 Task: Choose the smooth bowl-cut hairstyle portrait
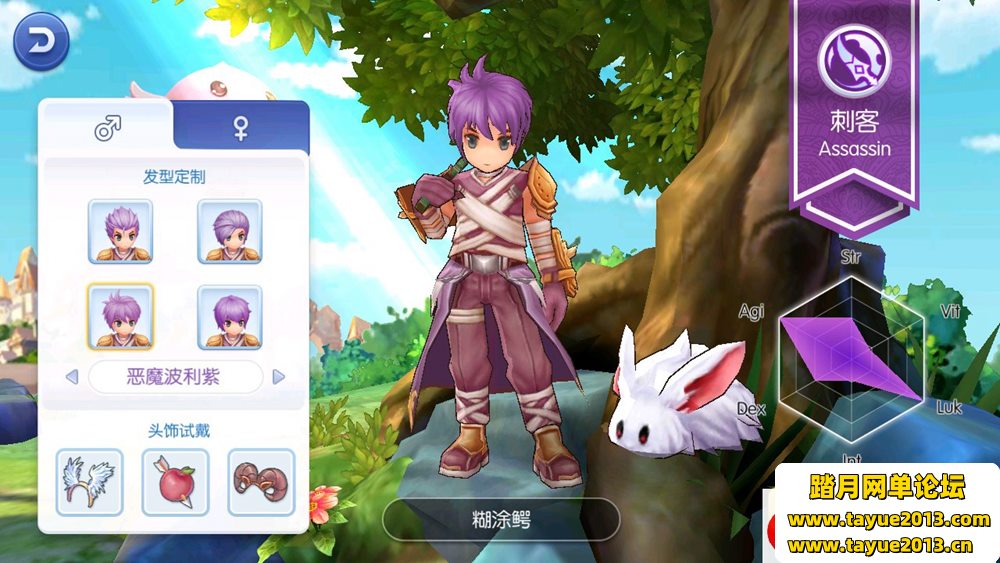point(229,317)
